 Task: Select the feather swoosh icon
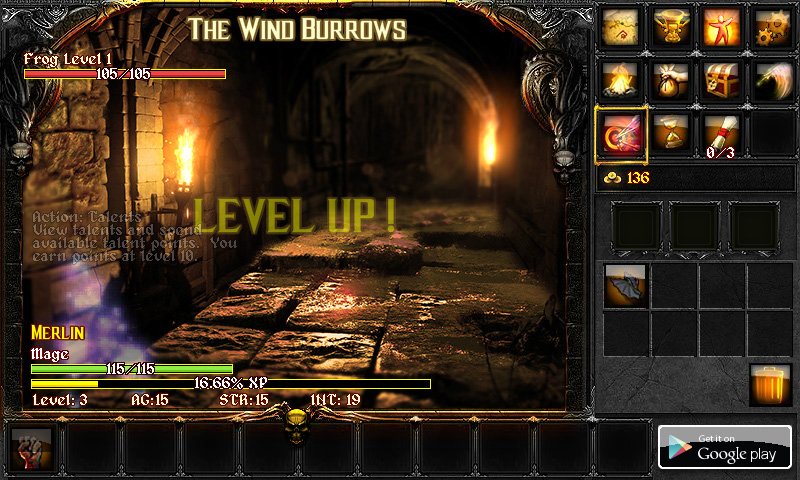tap(771, 79)
